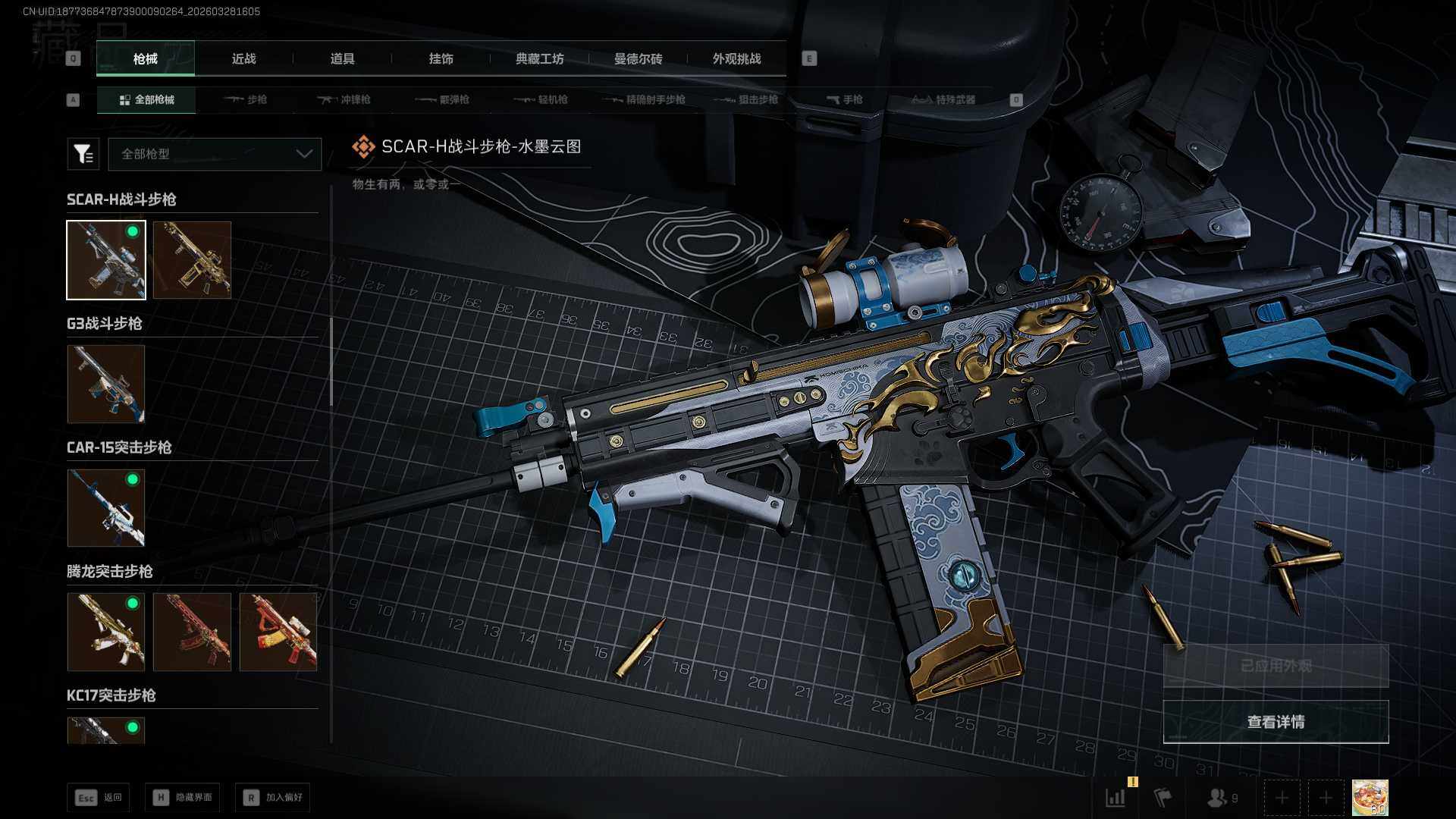Open the 曼德尔砖 tab
Image resolution: width=1456 pixels, height=819 pixels.
coord(638,59)
